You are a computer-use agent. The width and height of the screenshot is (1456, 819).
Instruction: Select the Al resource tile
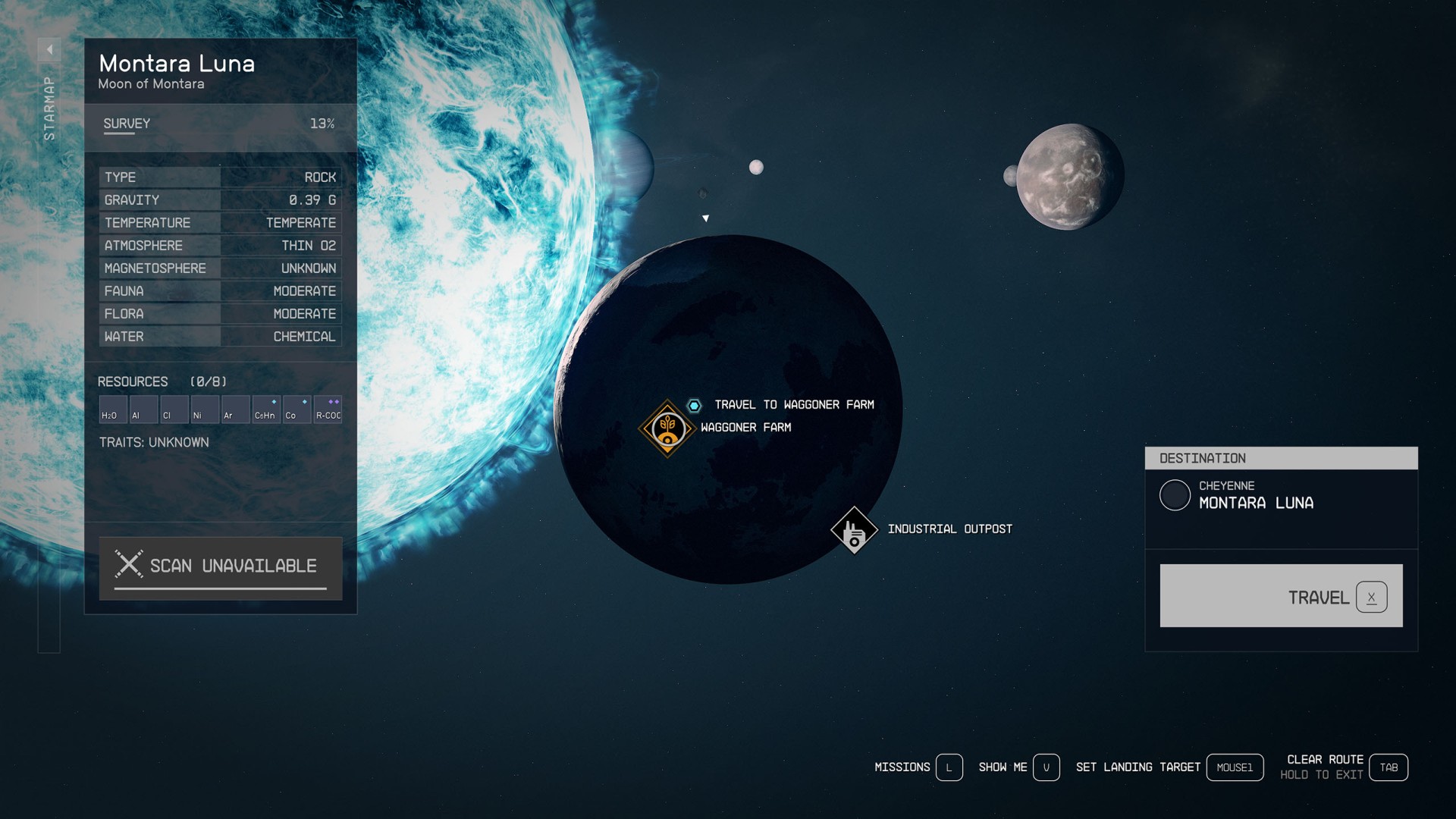pos(143,409)
